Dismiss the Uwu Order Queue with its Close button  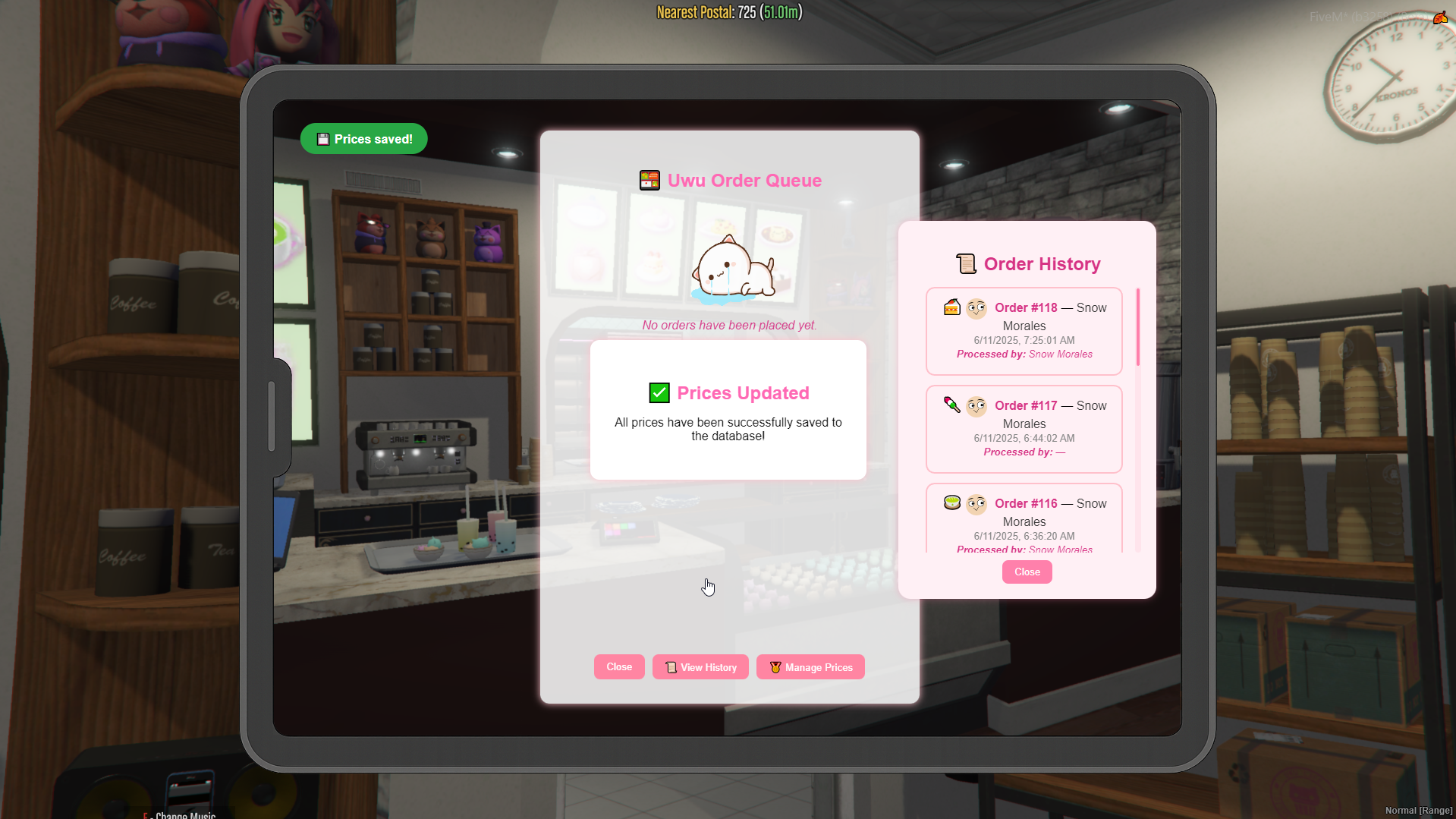(x=618, y=666)
